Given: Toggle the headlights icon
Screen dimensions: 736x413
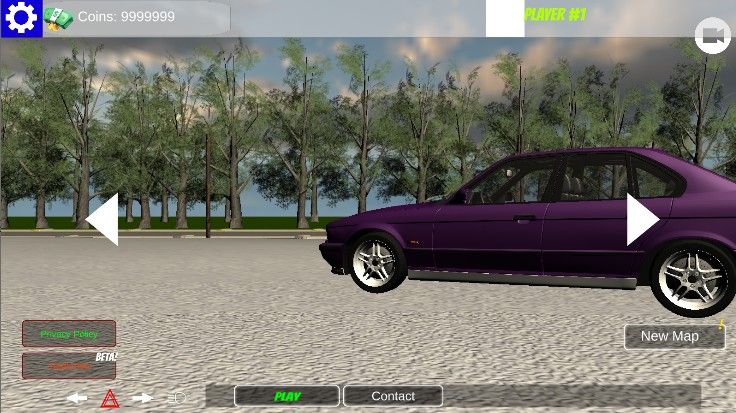Looking at the screenshot, I should (x=177, y=398).
